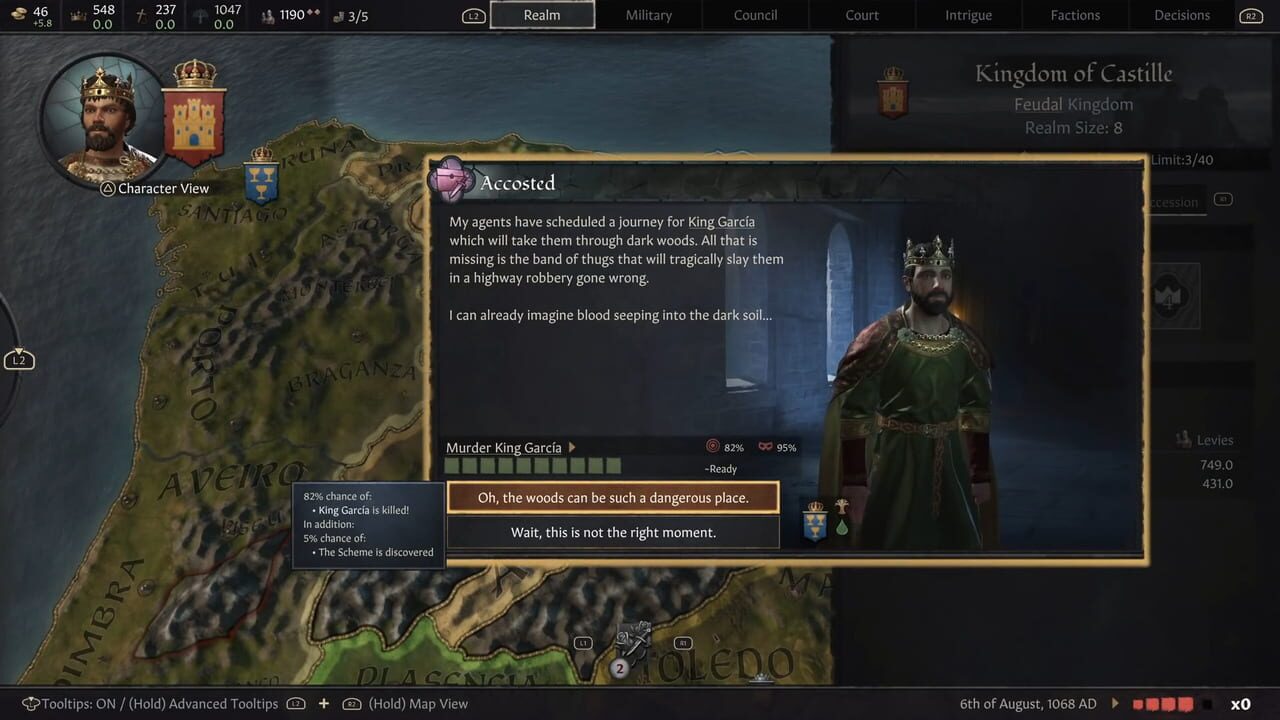This screenshot has width=1280, height=720.
Task: Click the arrow next to the game date
Action: click(1113, 703)
